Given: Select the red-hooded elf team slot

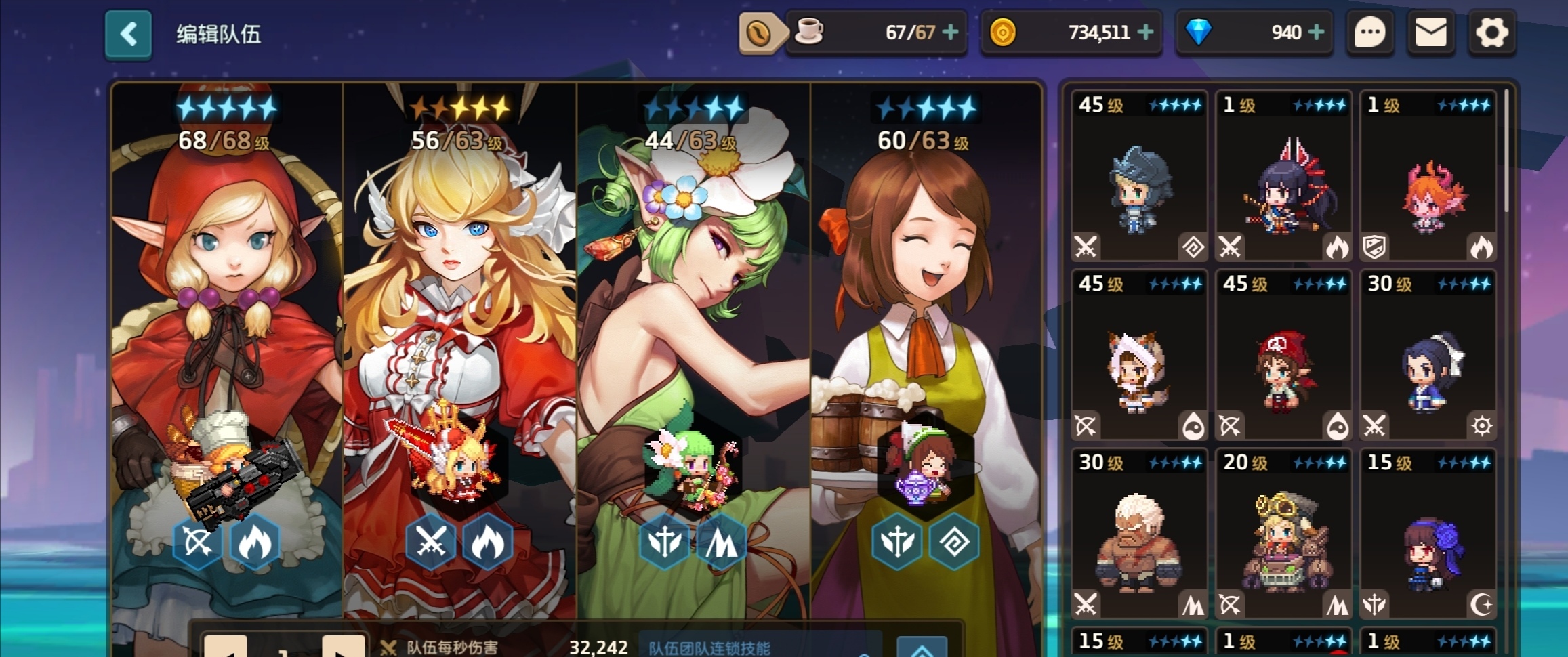Looking at the screenshot, I should tap(227, 339).
